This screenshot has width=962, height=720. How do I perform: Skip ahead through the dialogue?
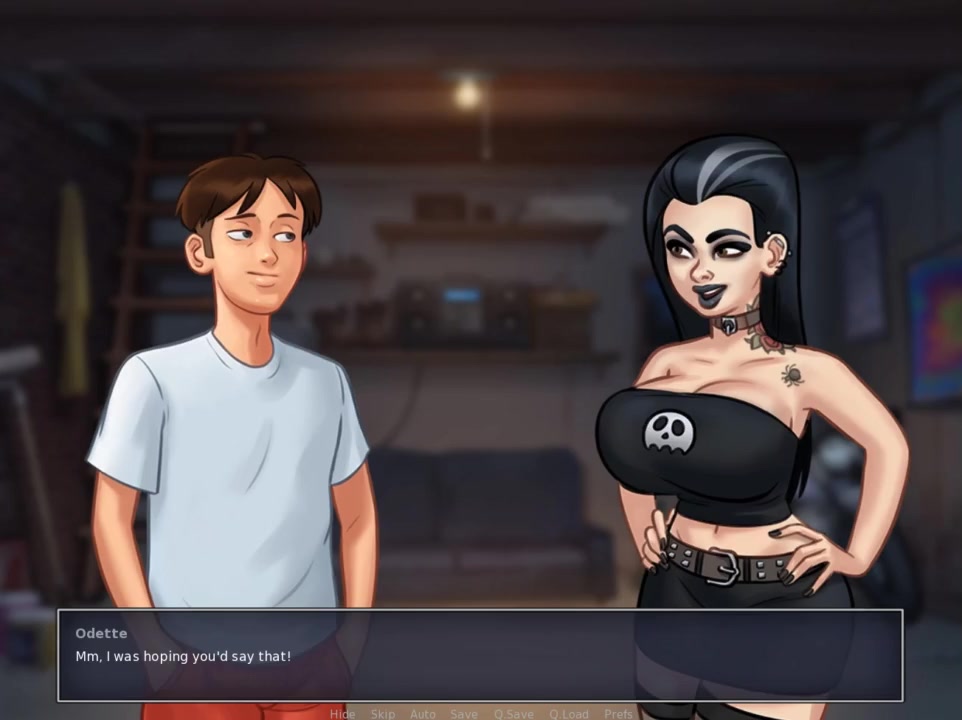[x=382, y=714]
